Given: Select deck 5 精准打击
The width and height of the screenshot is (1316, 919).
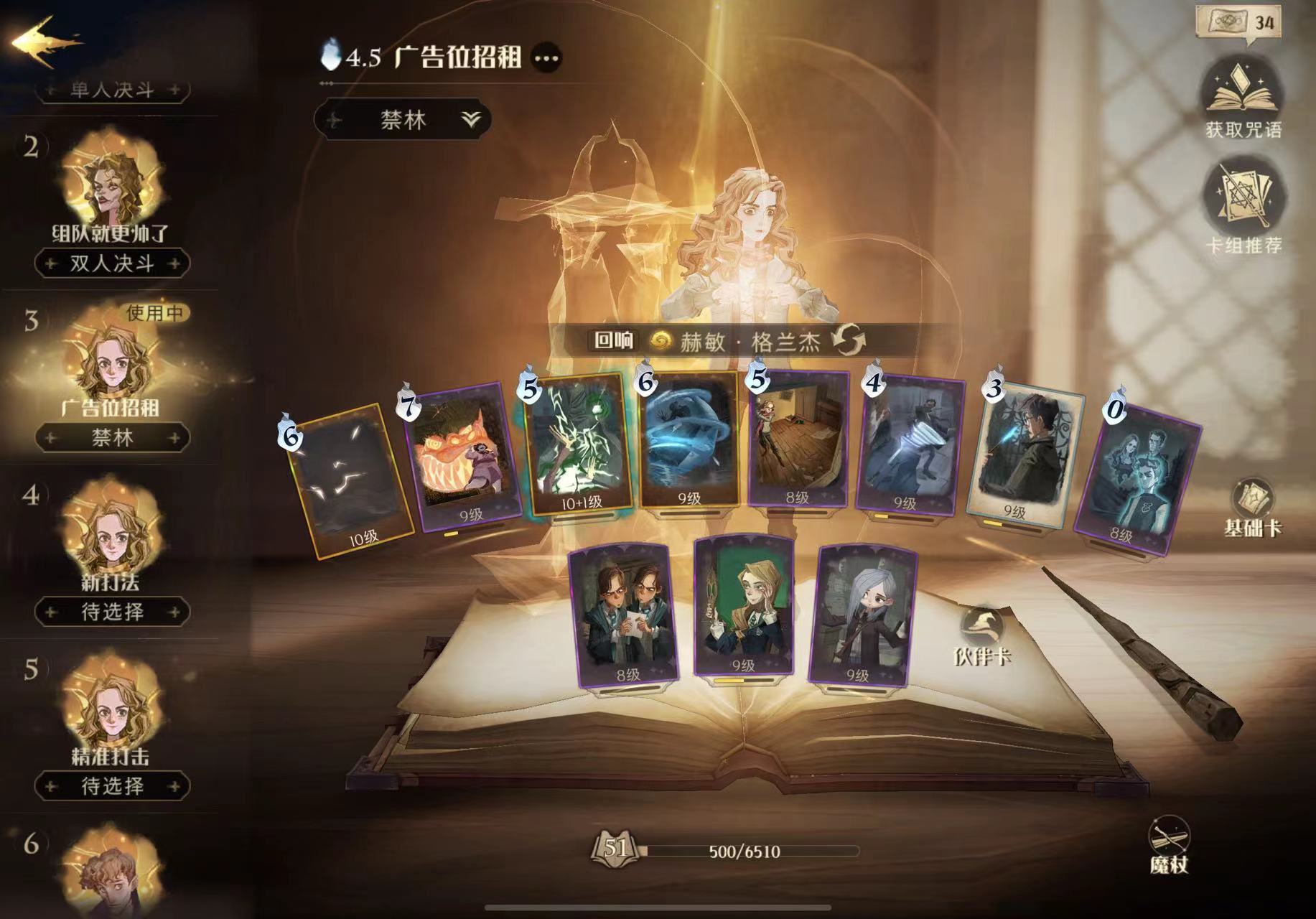Looking at the screenshot, I should coord(111,709).
